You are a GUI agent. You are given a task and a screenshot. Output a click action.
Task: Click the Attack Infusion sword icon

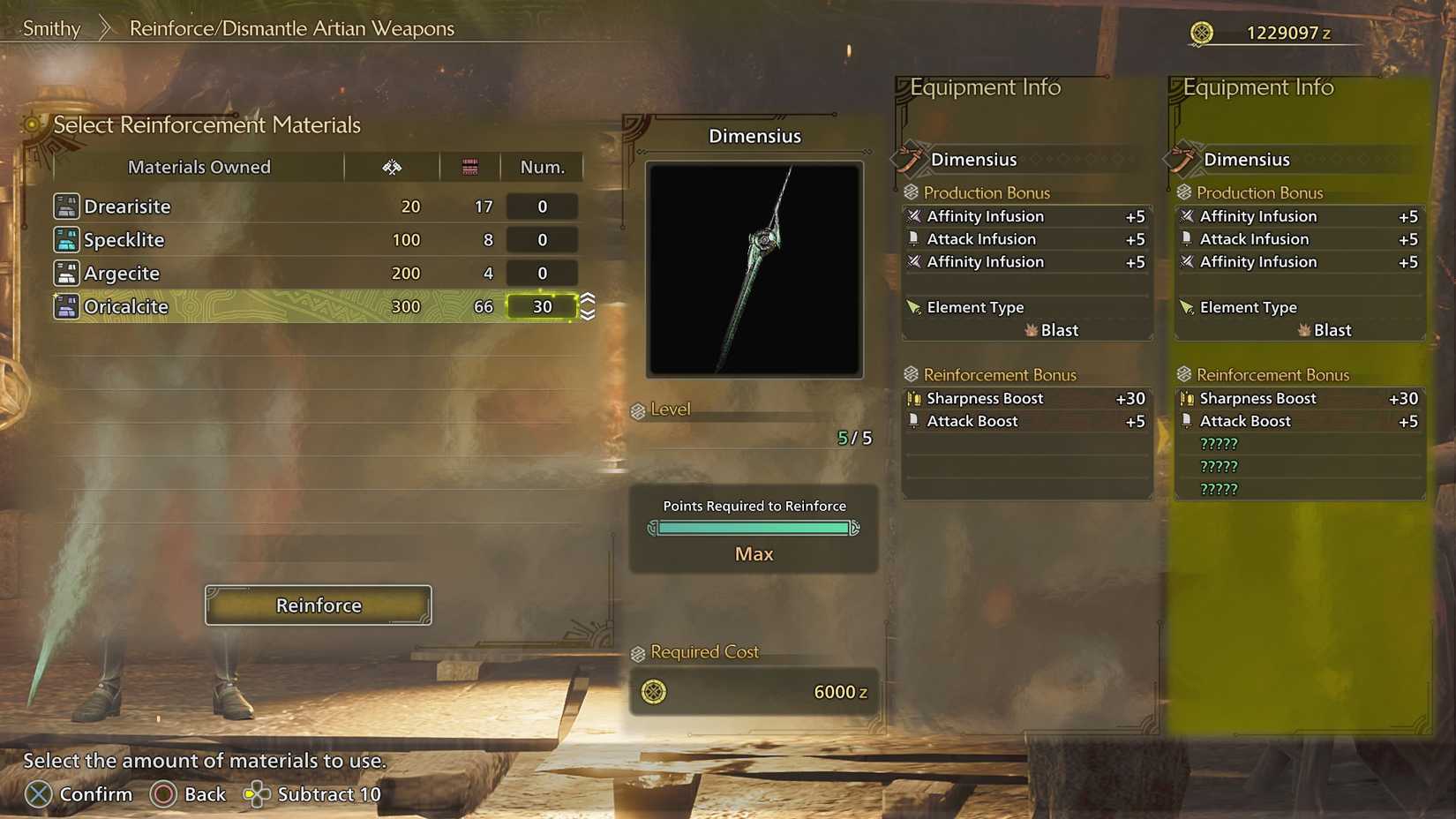(915, 238)
